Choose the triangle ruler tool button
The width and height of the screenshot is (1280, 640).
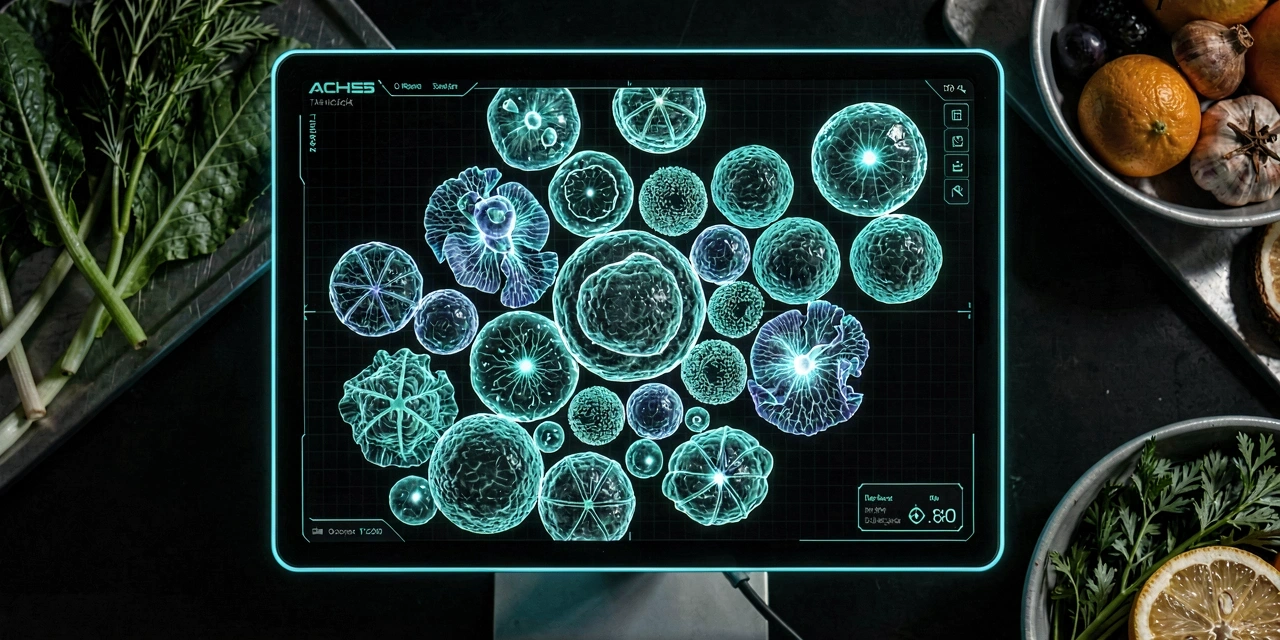click(956, 192)
